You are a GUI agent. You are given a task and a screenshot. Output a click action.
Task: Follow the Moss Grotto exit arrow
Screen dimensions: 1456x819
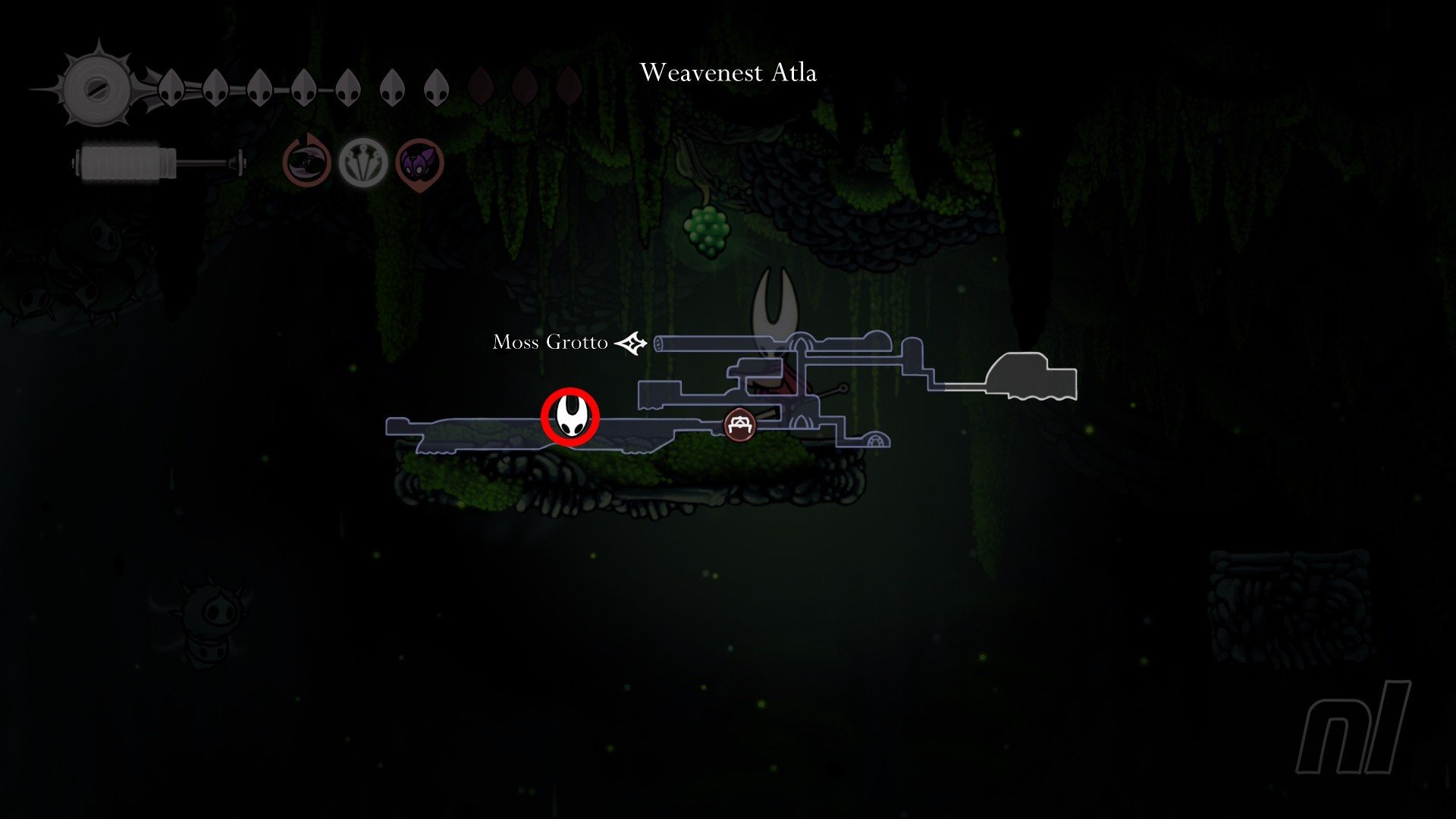click(x=631, y=344)
